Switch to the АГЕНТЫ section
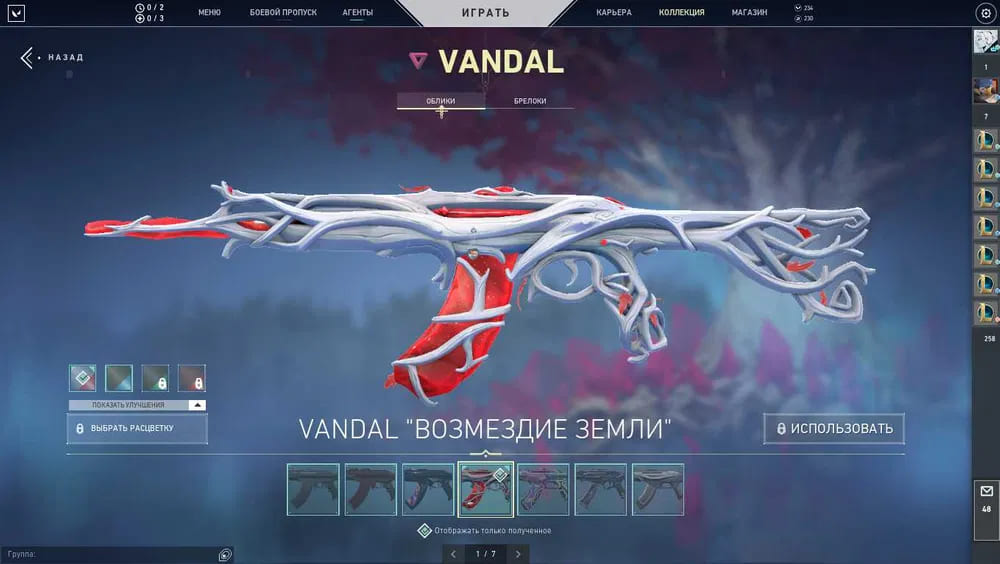 (357, 13)
